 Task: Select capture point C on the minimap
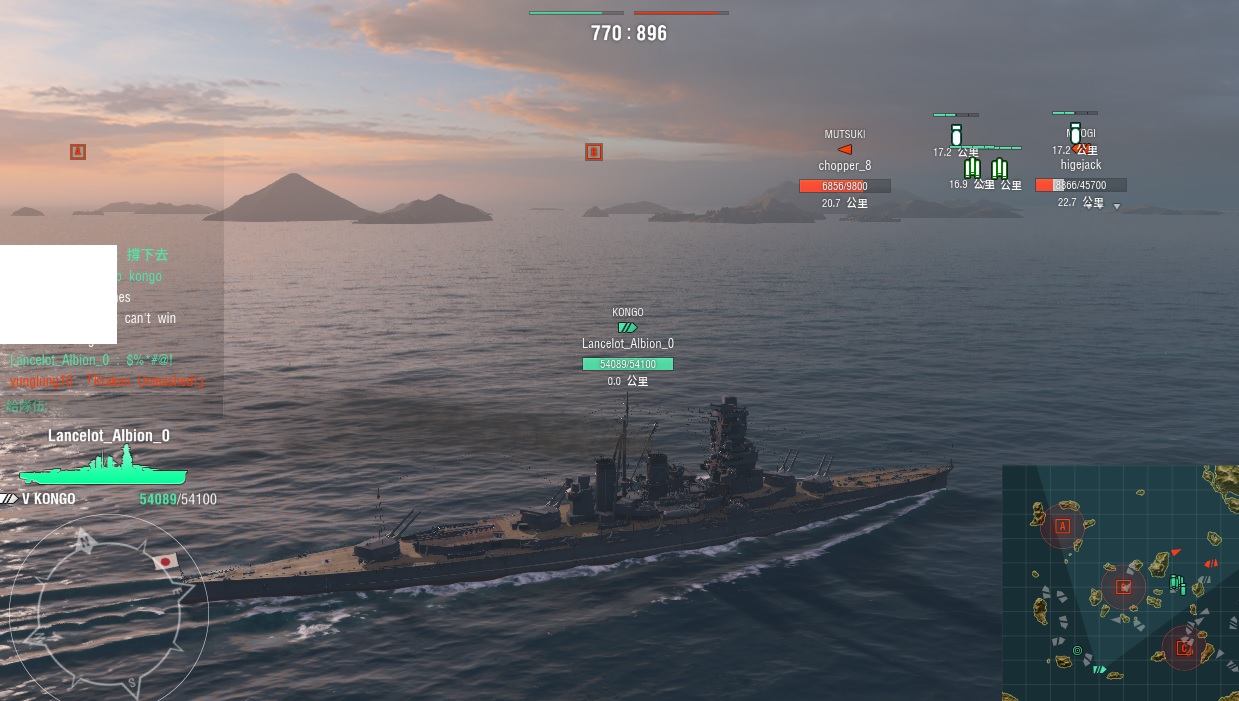pyautogui.click(x=1184, y=647)
